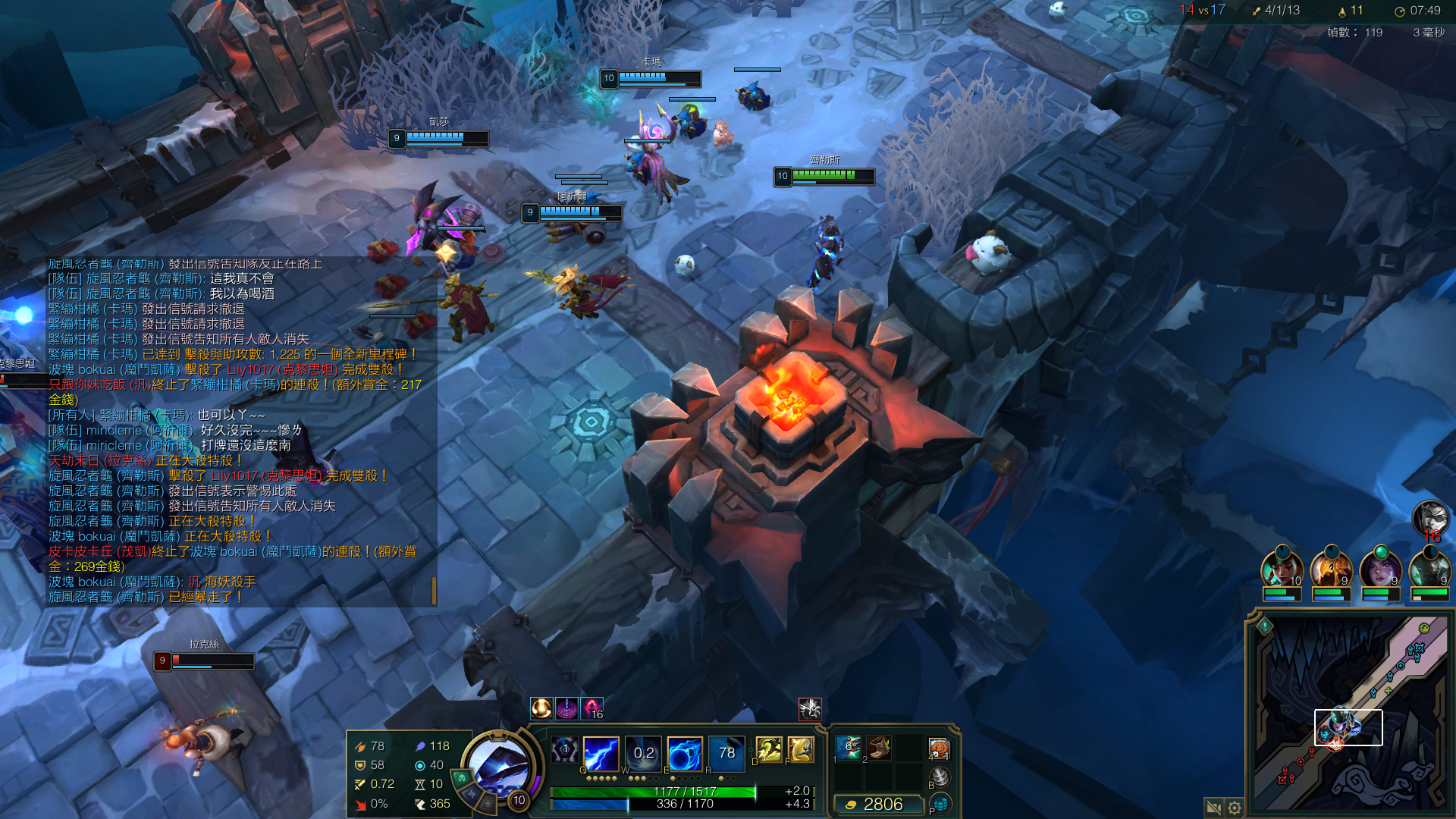Use the item in slot 1

tap(849, 748)
